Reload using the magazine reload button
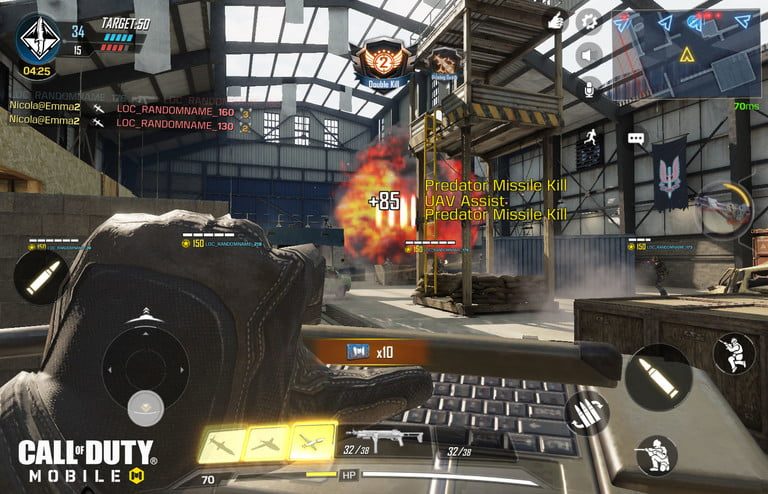The height and width of the screenshot is (494, 768). tap(586, 413)
